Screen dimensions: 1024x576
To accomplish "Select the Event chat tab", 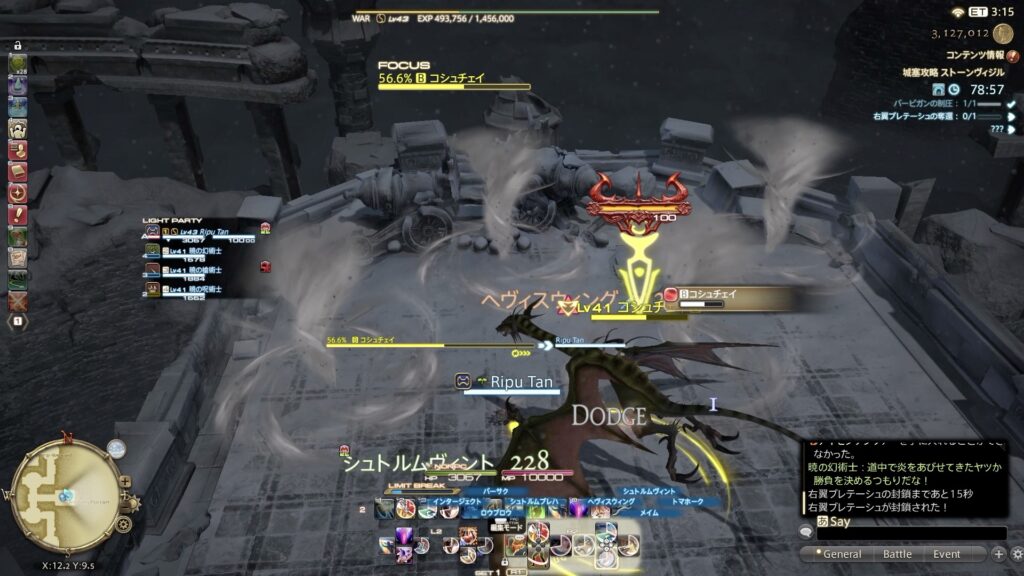I will tap(946, 554).
